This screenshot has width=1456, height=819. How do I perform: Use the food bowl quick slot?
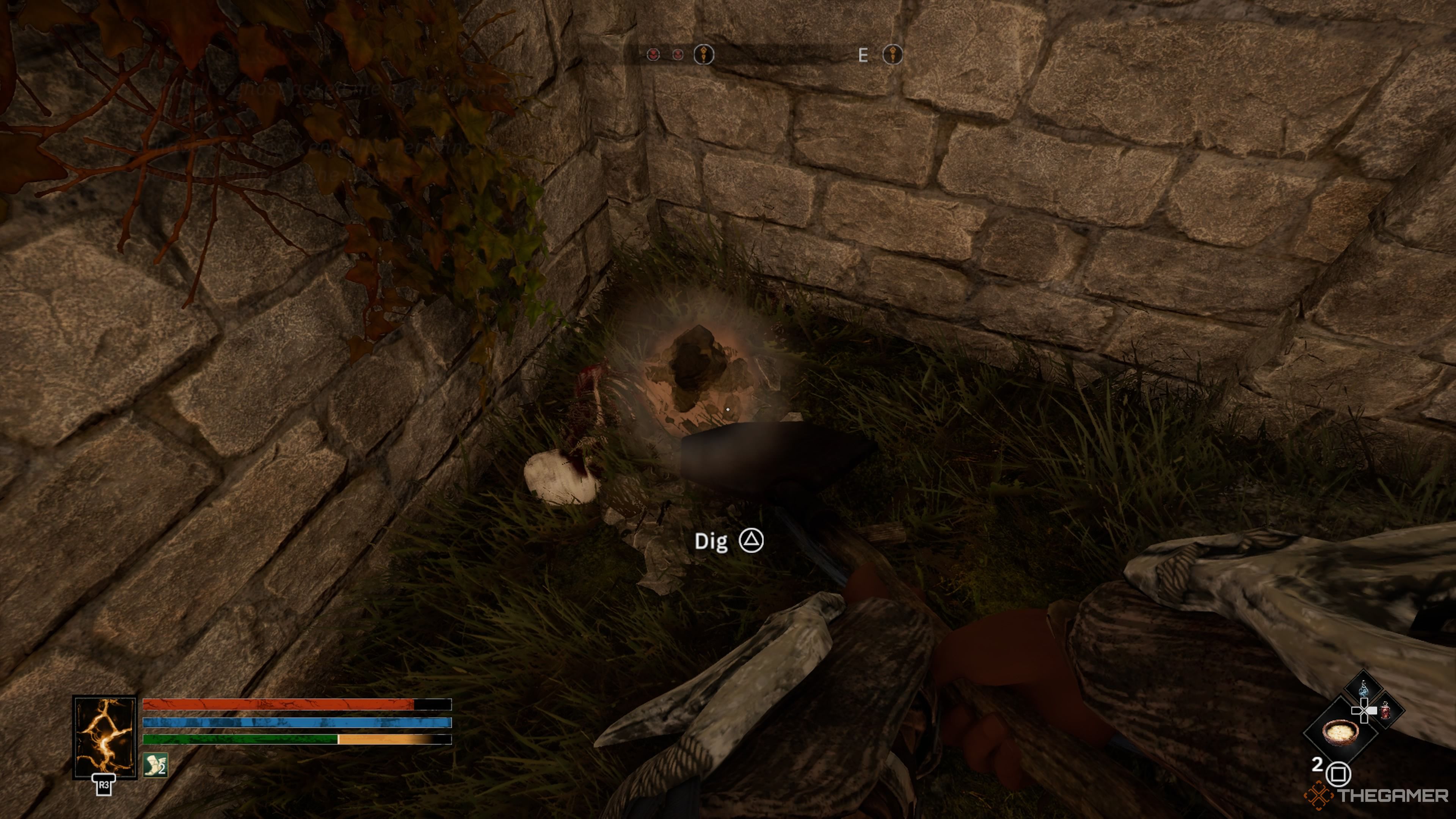point(1340,731)
